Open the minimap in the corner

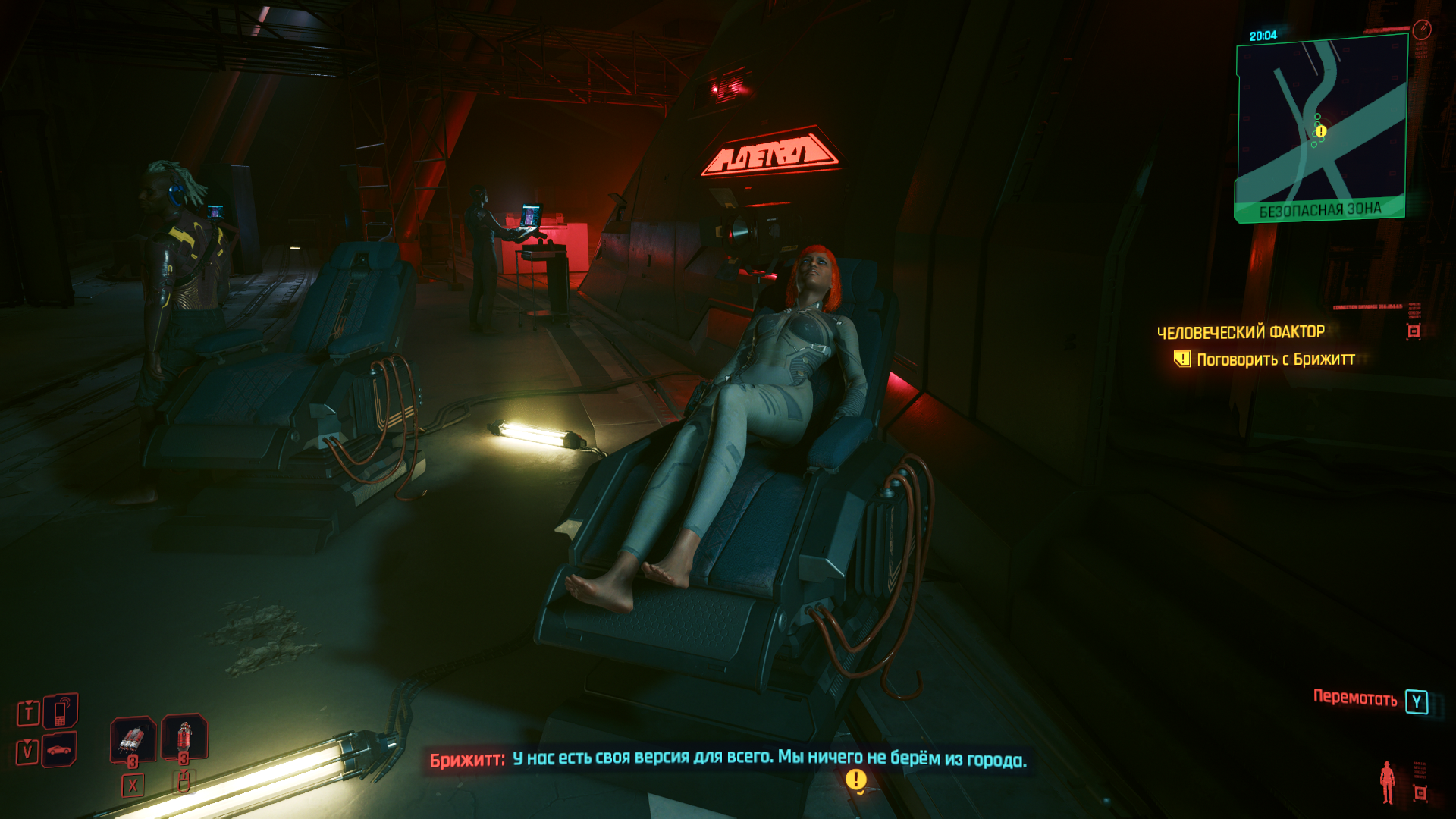(x=1321, y=129)
